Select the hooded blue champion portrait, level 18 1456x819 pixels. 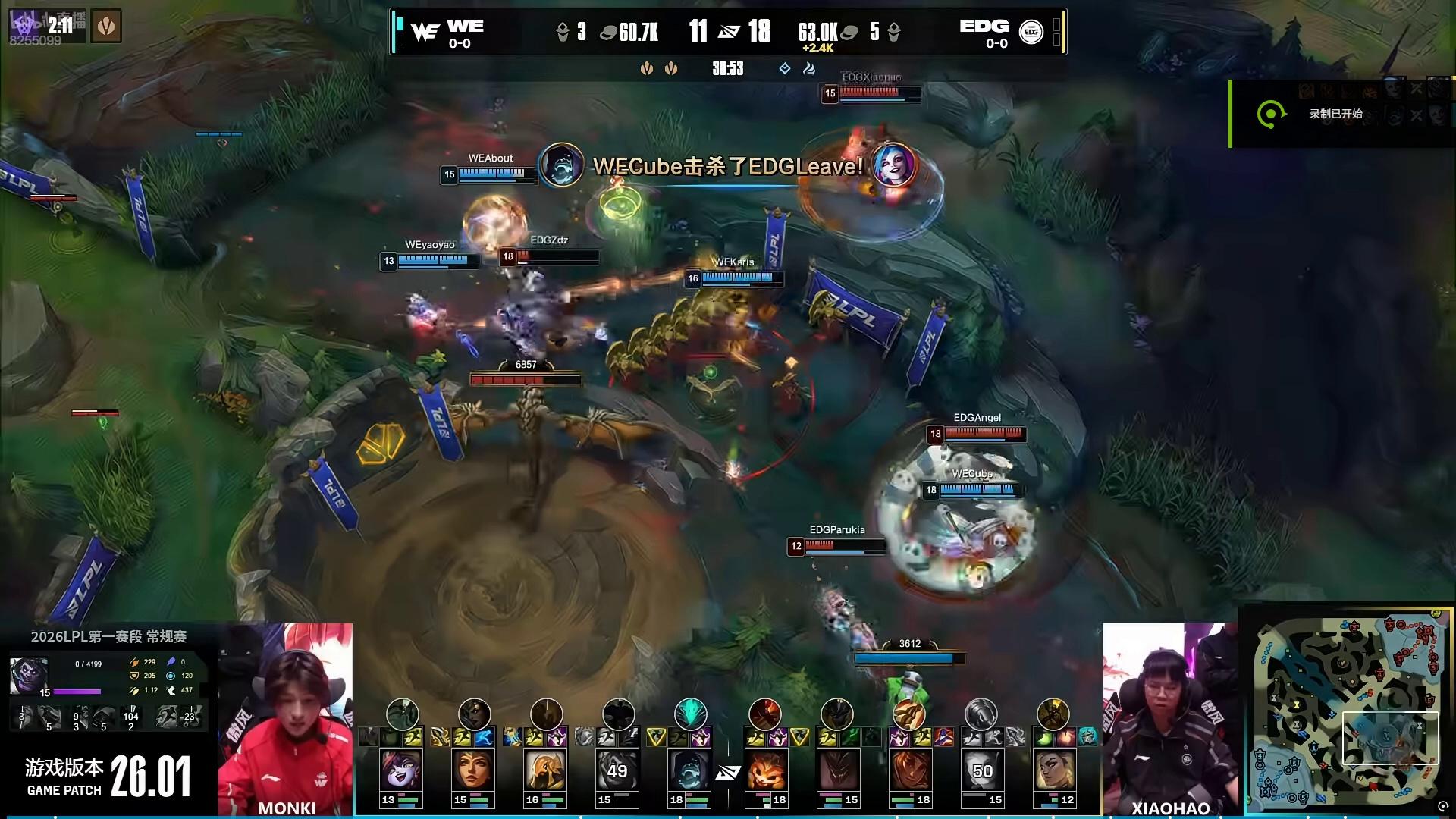689,771
